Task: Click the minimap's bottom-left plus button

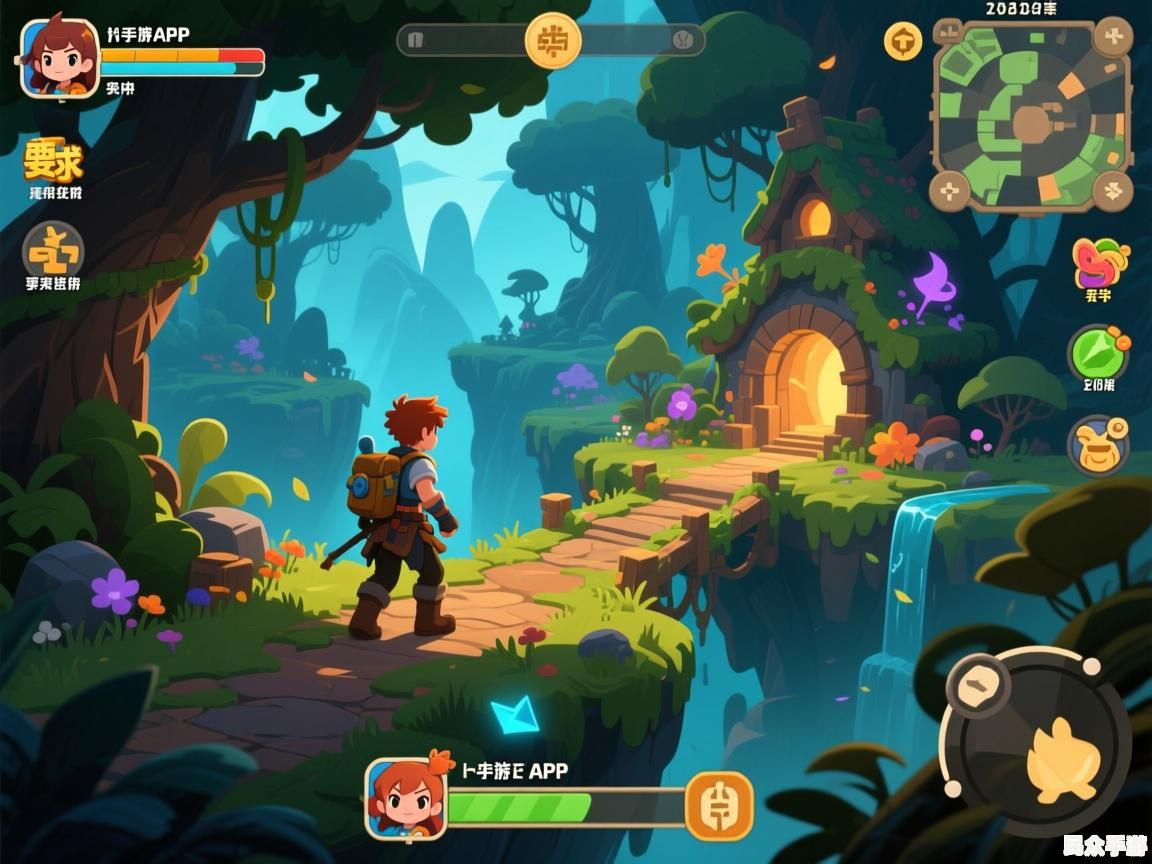Action: point(950,190)
